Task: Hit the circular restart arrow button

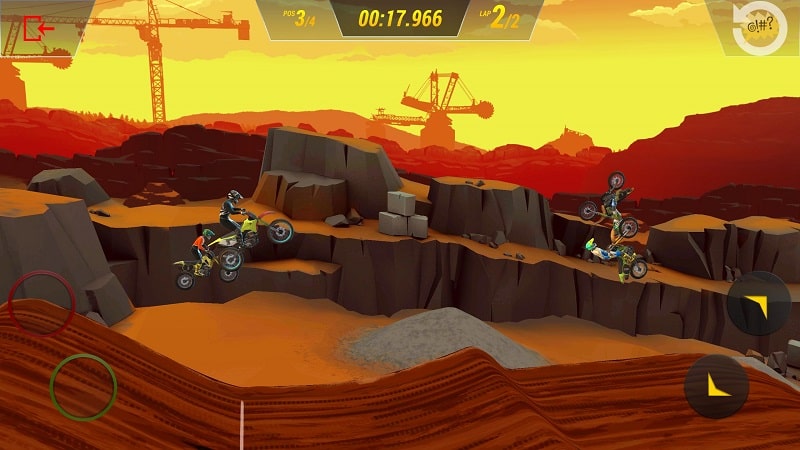Action: pos(759,27)
